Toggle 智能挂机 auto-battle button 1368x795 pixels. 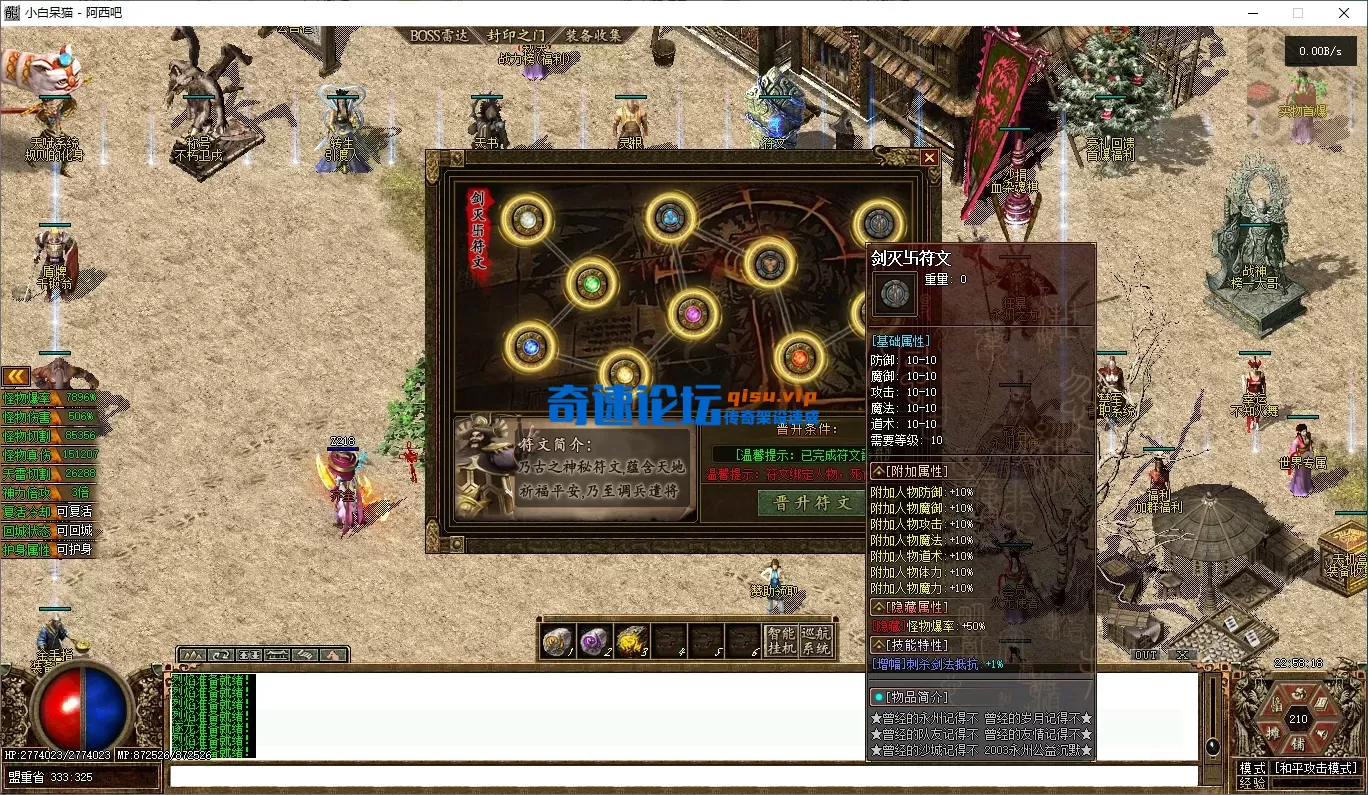780,640
